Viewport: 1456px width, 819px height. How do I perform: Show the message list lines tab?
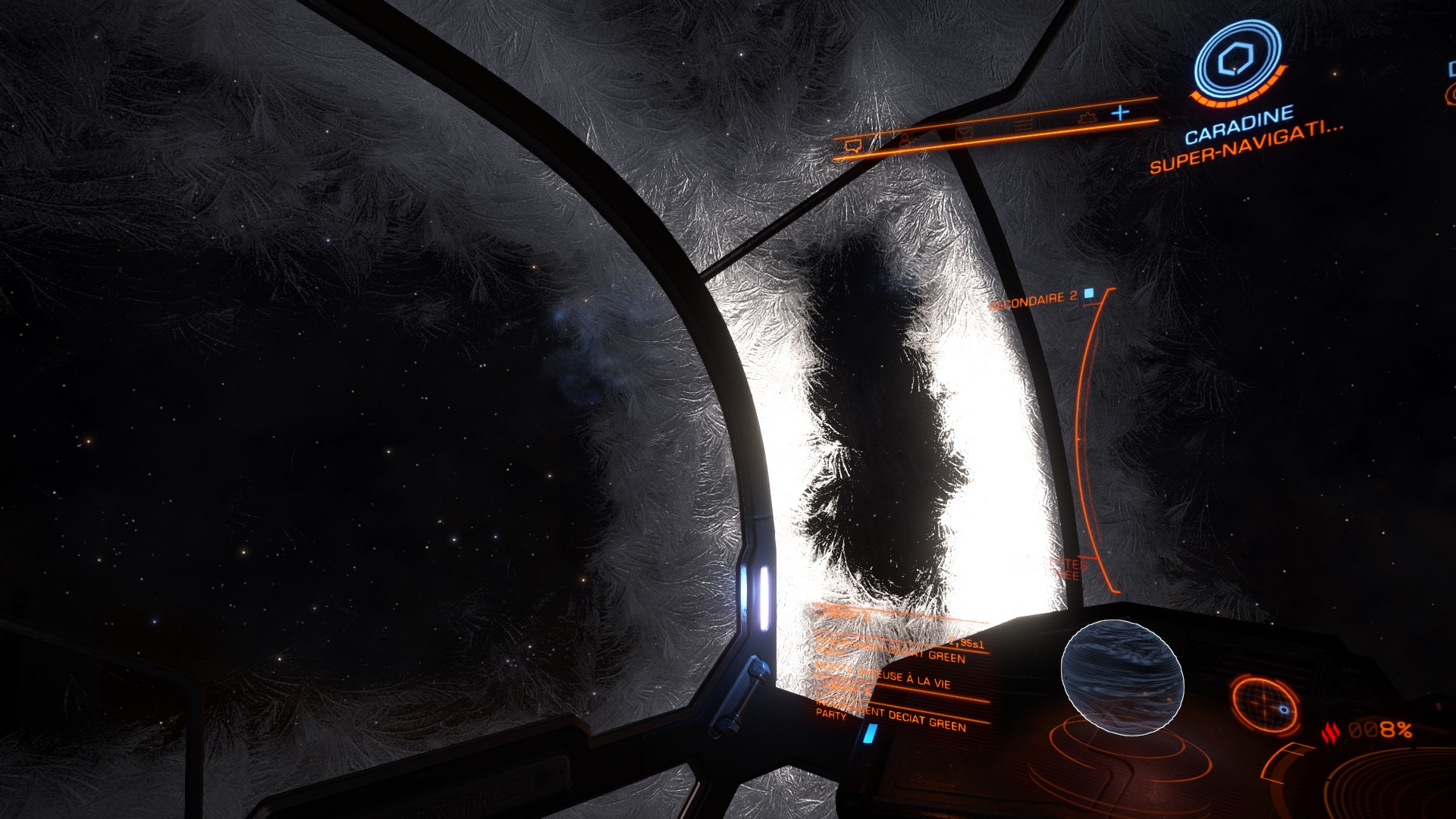tap(1023, 126)
